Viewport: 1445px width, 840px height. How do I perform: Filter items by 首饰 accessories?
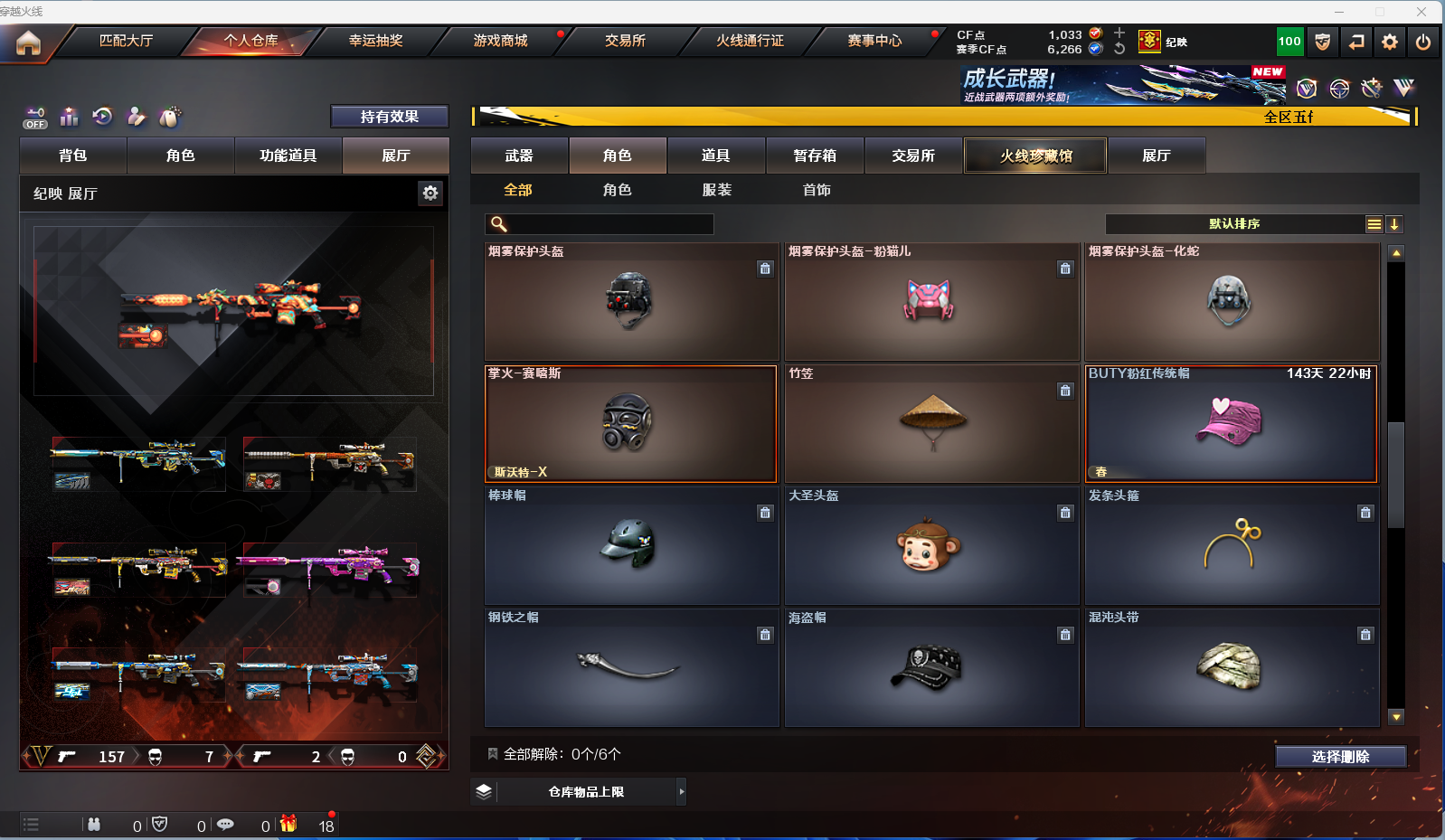(x=817, y=190)
